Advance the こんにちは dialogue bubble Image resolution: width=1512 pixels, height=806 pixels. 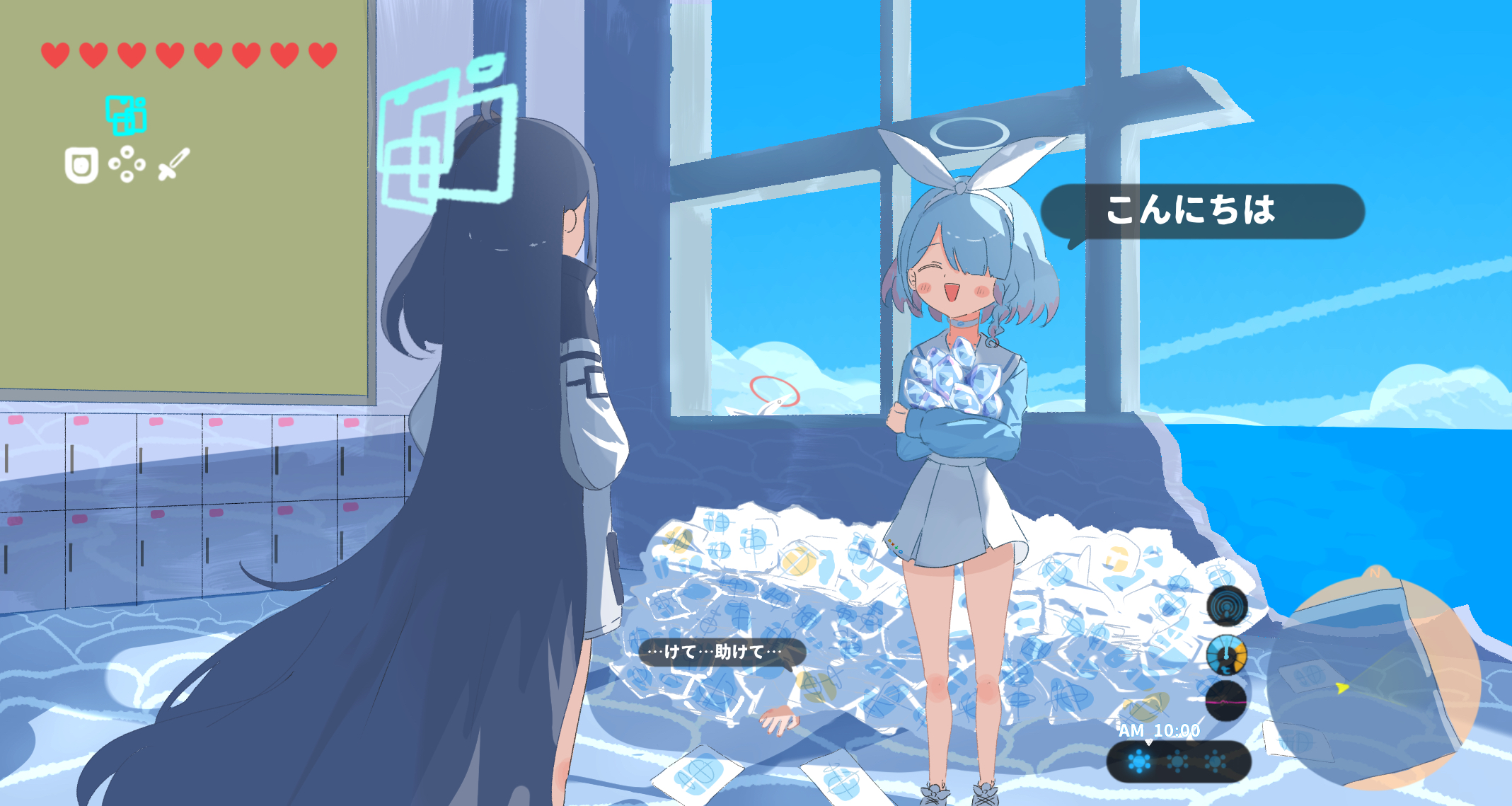coord(1202,212)
